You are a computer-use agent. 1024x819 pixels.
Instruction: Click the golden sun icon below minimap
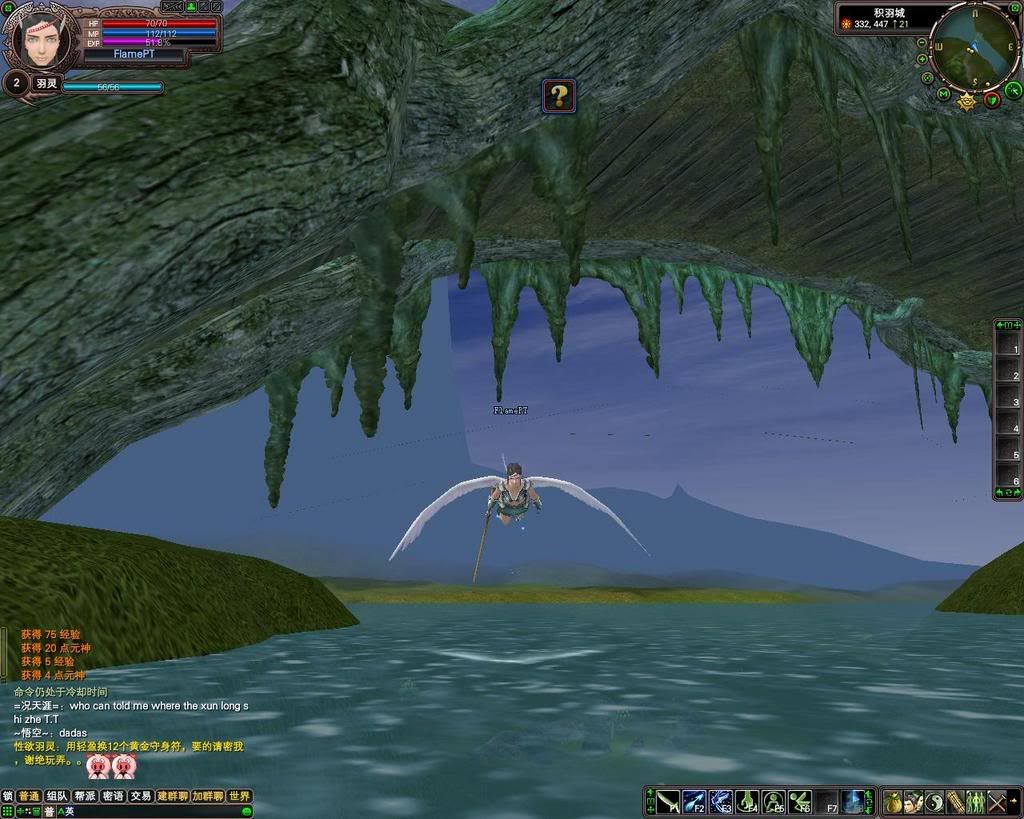[x=967, y=101]
